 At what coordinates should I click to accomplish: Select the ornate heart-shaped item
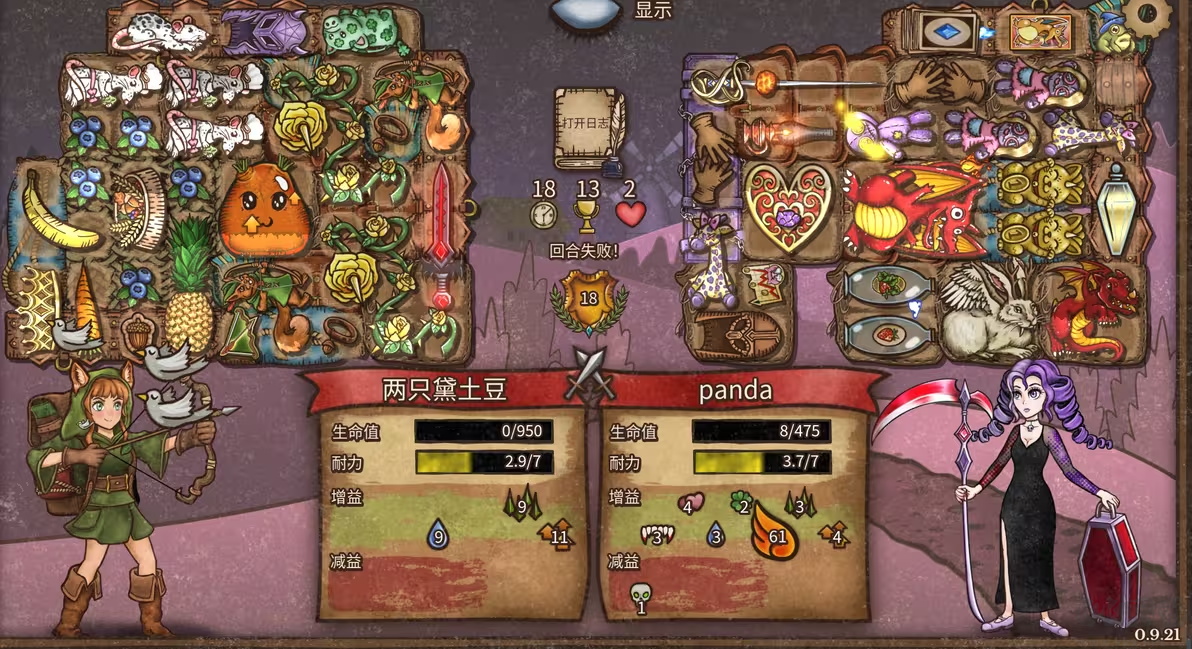click(788, 206)
